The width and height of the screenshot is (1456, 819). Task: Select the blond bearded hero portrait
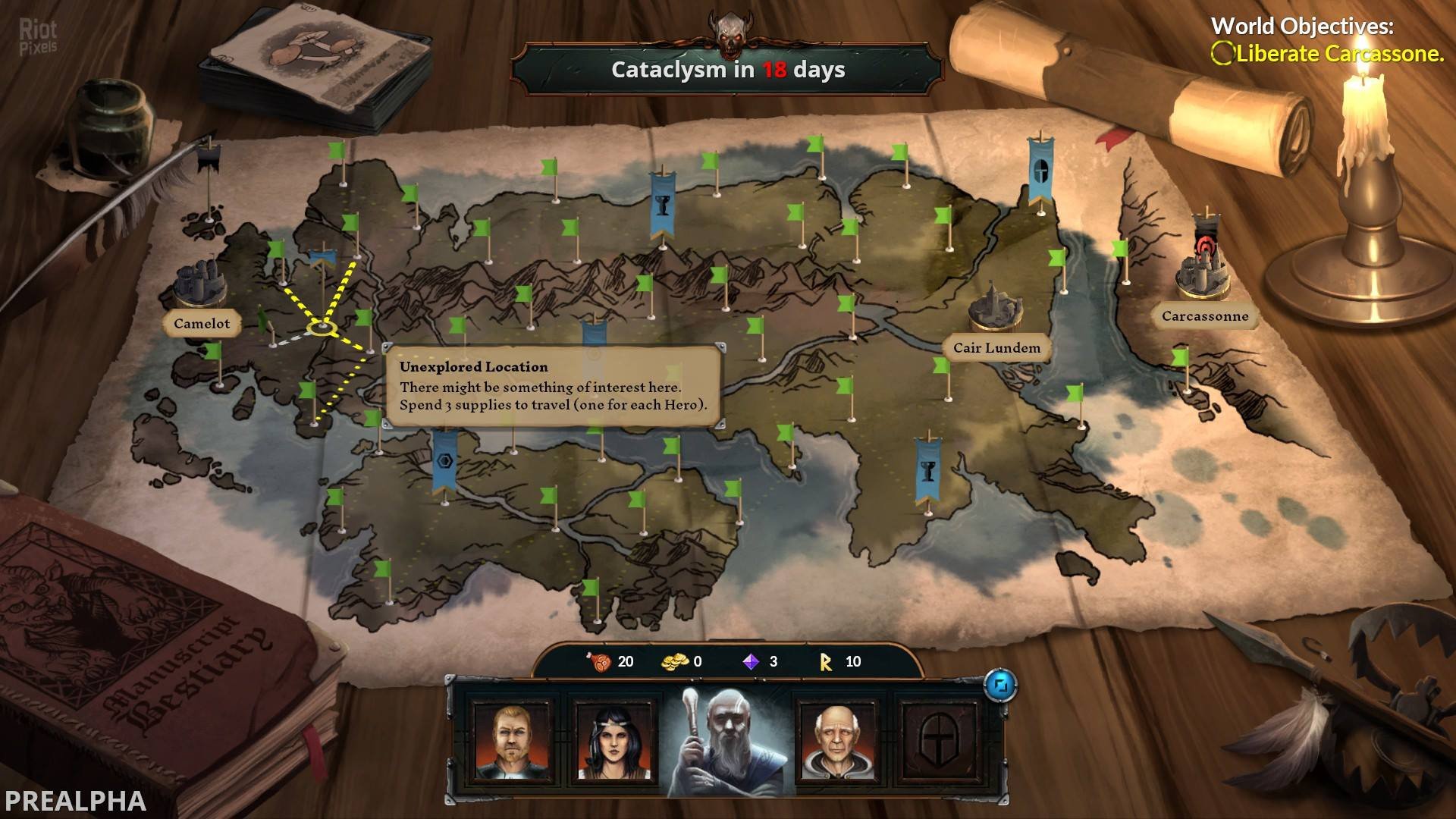click(510, 741)
